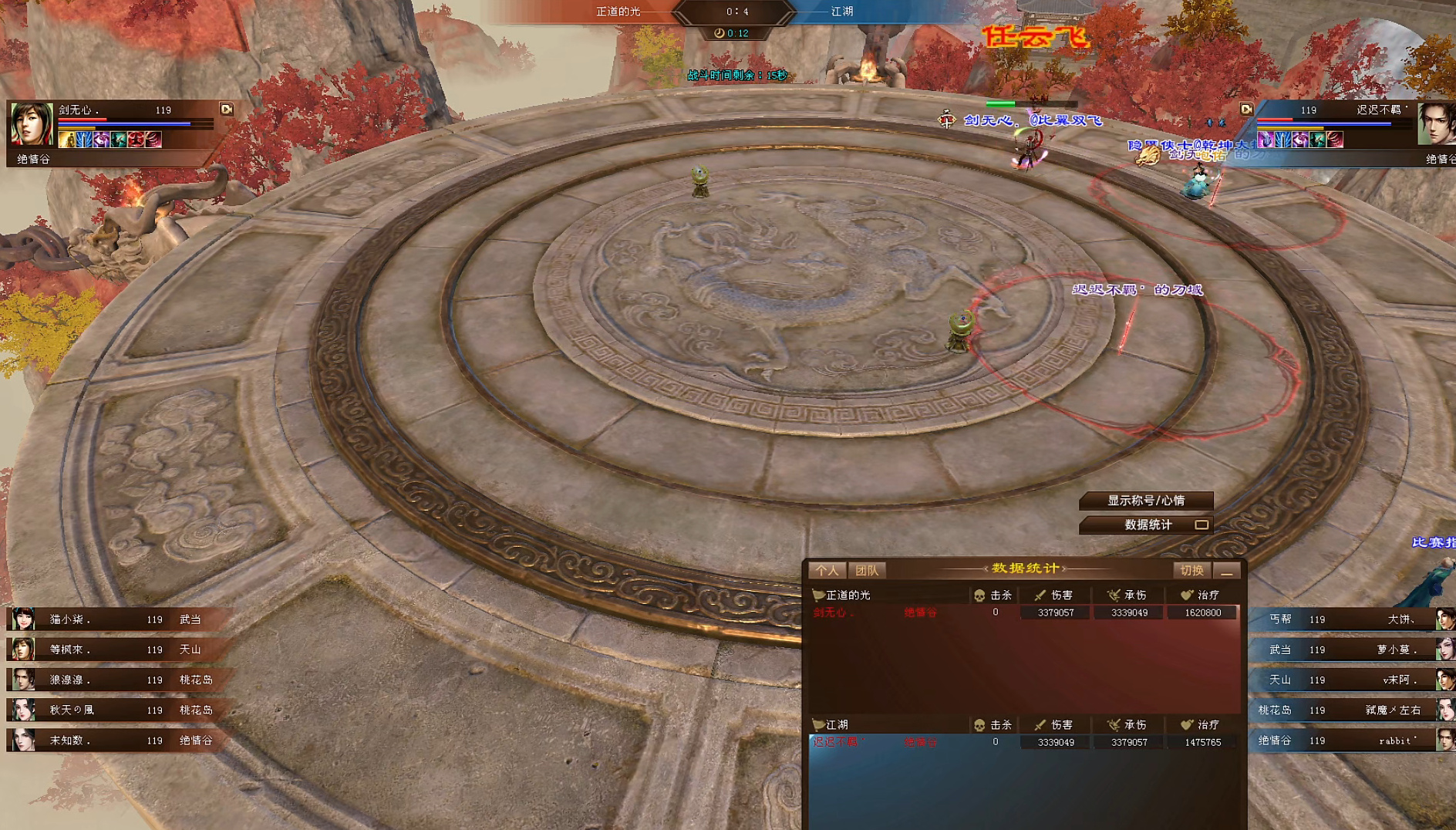Viewport: 1456px width, 830px height.
Task: Select player 等枫來 from the left roster
Action: click(116, 649)
